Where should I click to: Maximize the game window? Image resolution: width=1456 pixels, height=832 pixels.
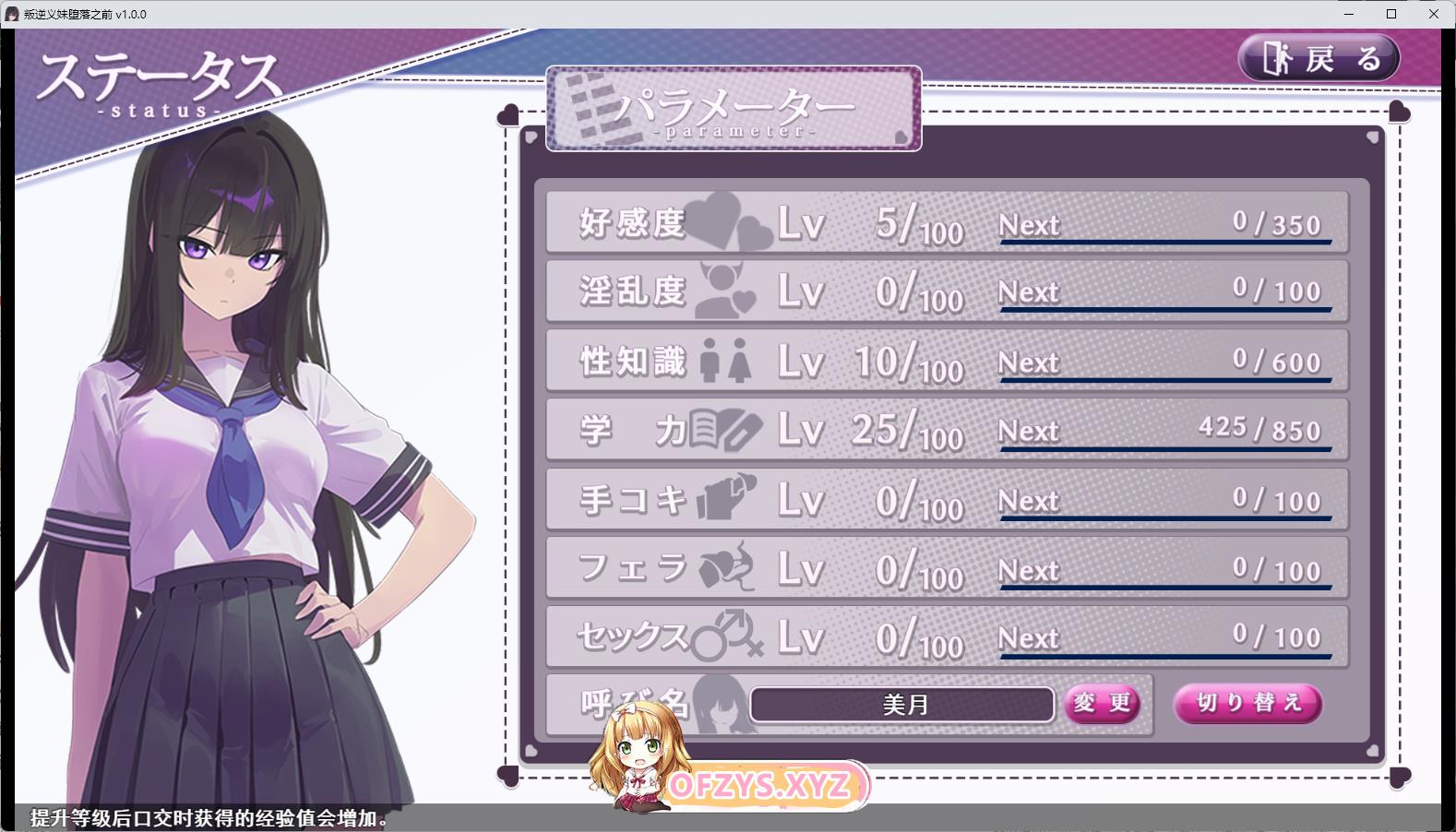click(x=1391, y=14)
